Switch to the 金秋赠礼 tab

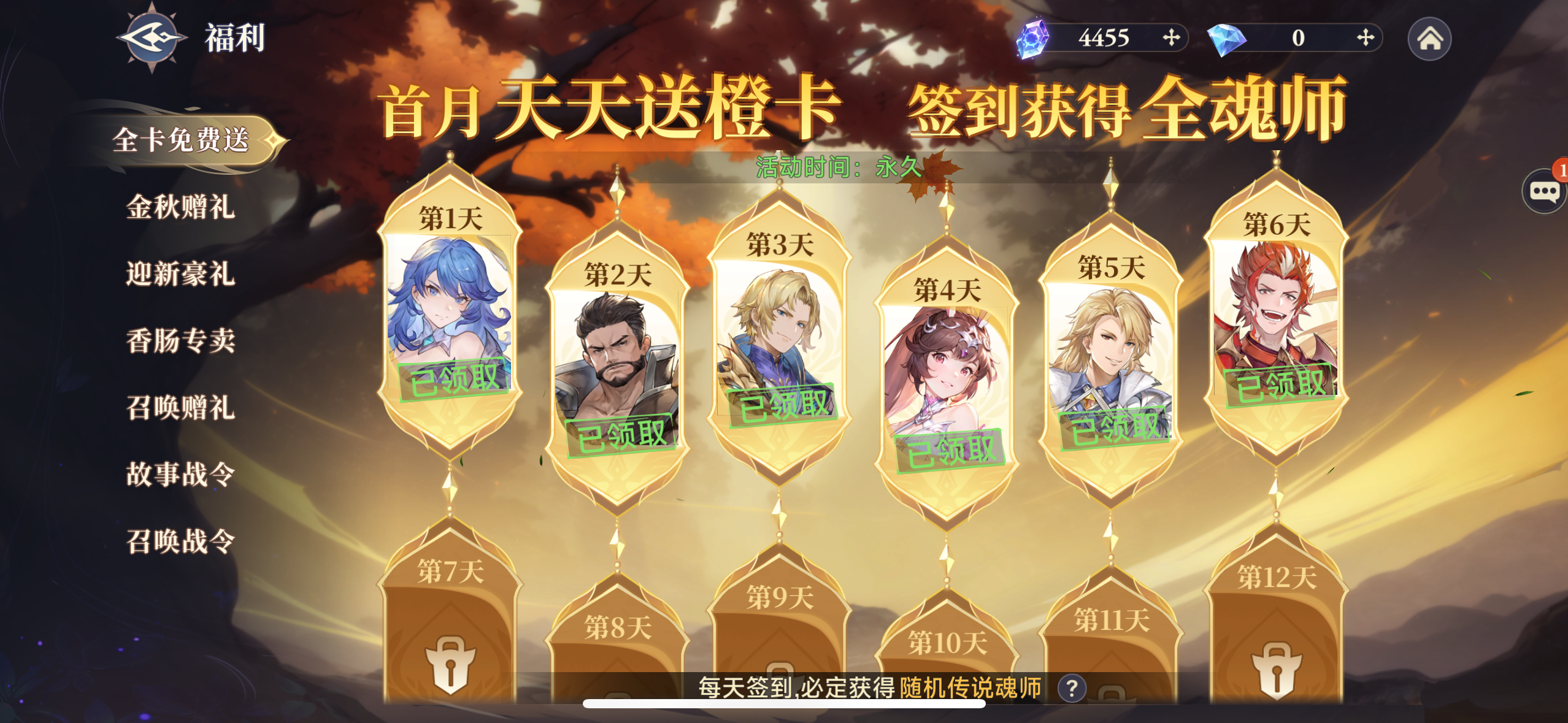(x=181, y=208)
